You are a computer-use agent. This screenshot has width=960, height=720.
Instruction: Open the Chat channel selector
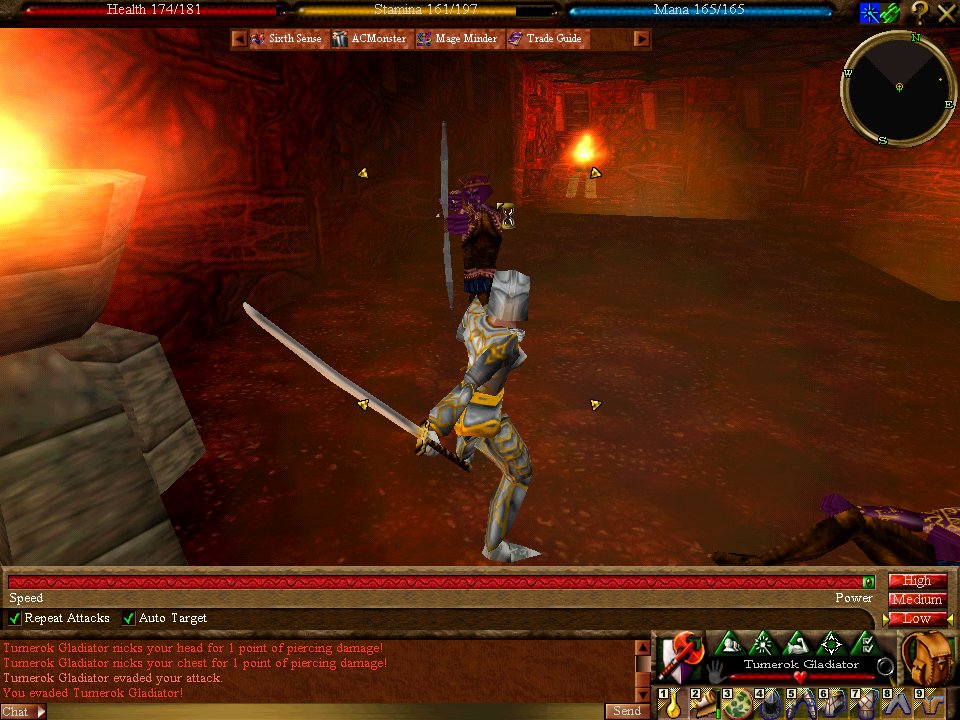24,712
